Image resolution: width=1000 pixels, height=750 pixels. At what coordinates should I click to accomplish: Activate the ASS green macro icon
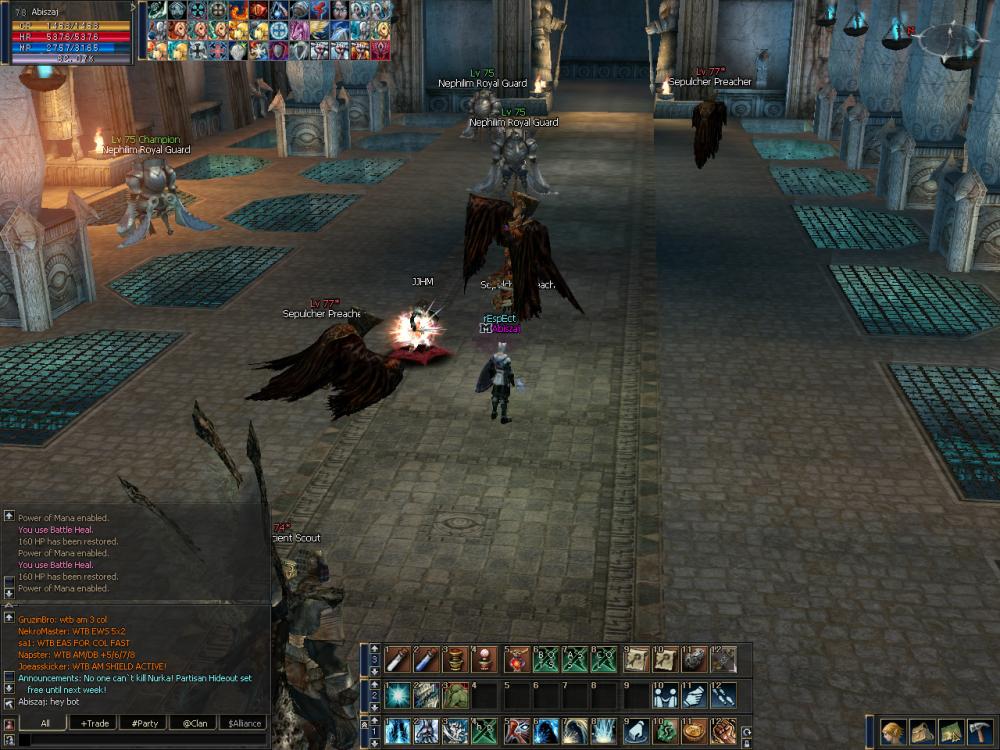573,659
